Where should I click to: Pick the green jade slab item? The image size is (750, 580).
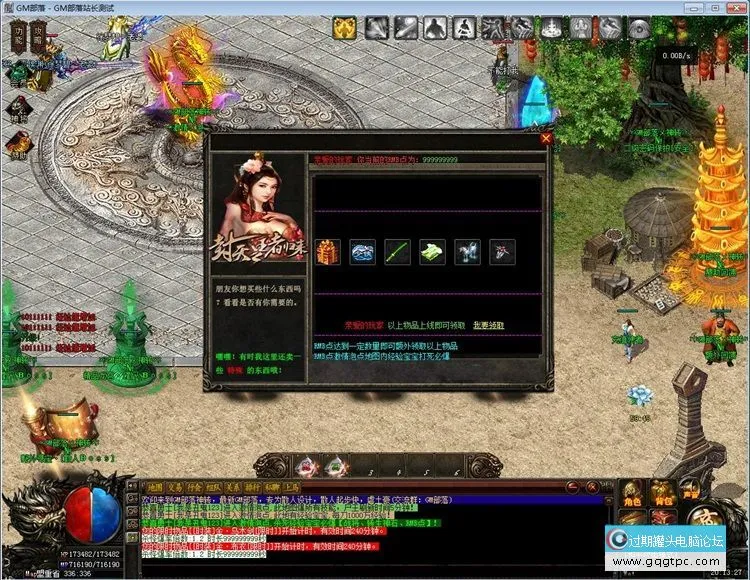[432, 252]
